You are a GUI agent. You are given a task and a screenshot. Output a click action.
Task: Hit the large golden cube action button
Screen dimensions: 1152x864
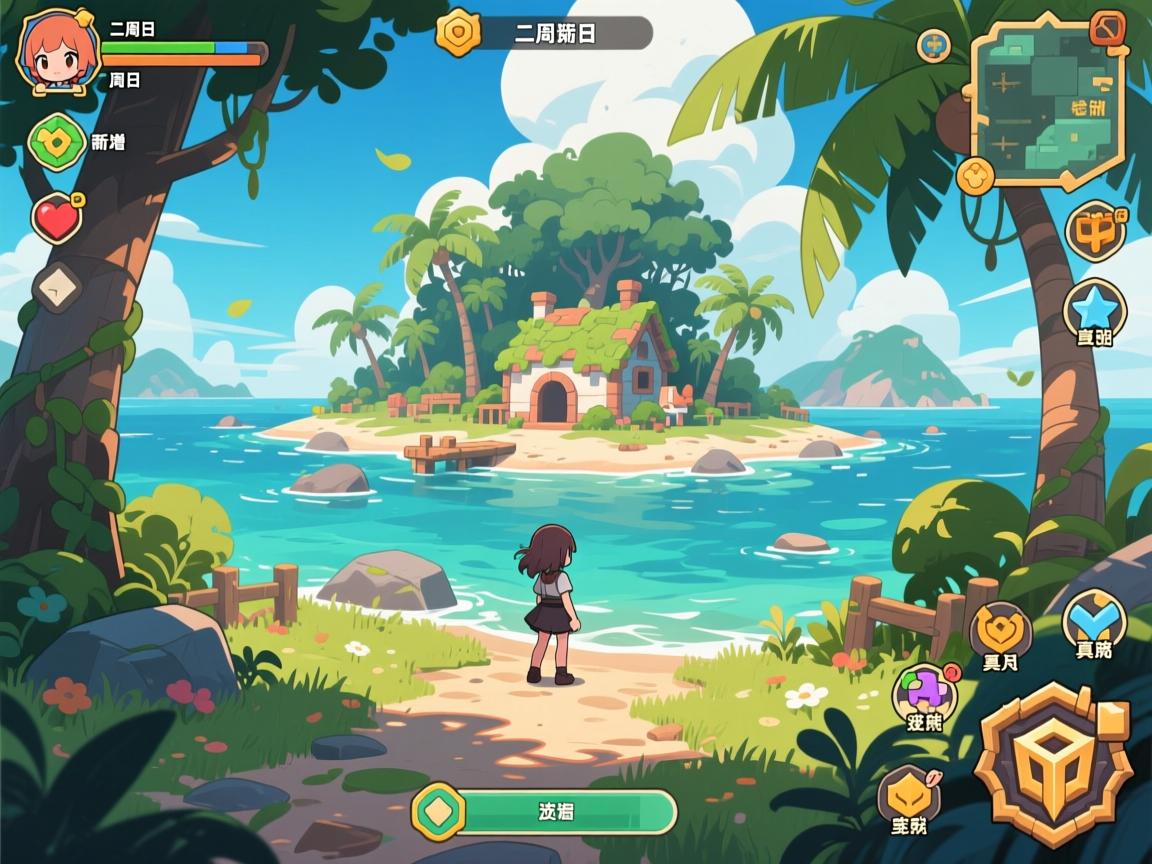[x=1055, y=761]
